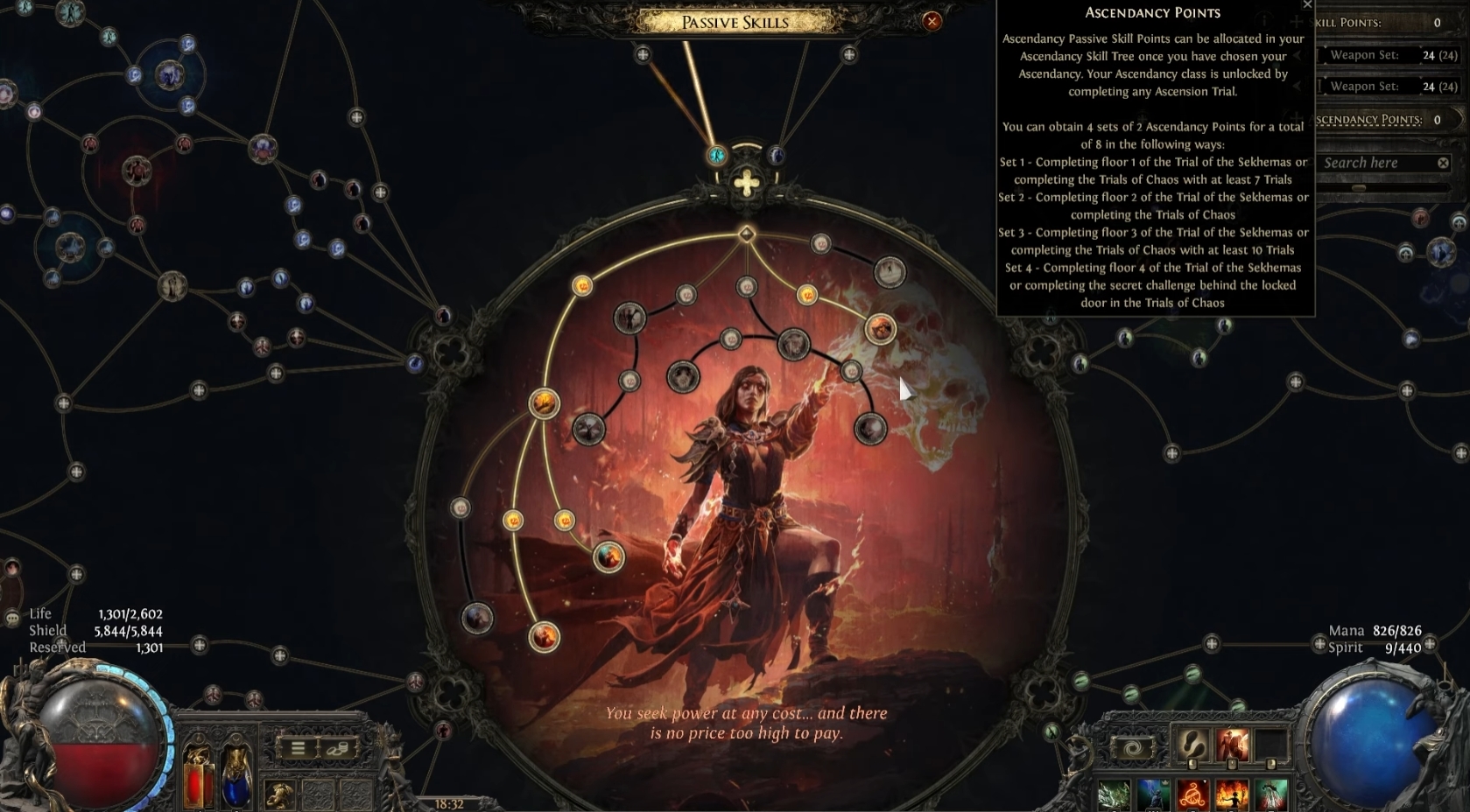Adjust the slider under the search box
Image resolution: width=1470 pixels, height=812 pixels.
(x=1359, y=187)
